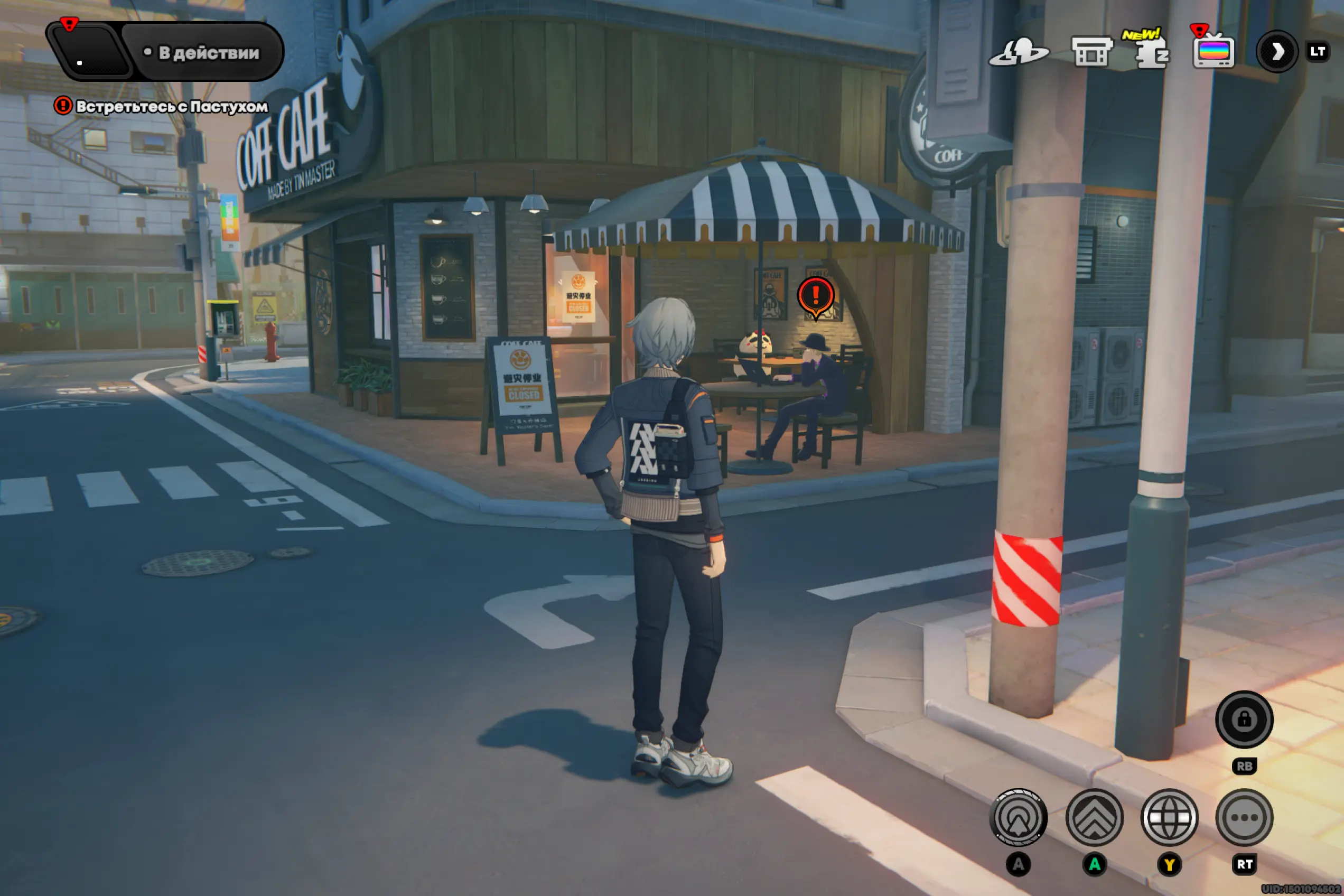Open the shop storefront icon

click(x=1091, y=53)
